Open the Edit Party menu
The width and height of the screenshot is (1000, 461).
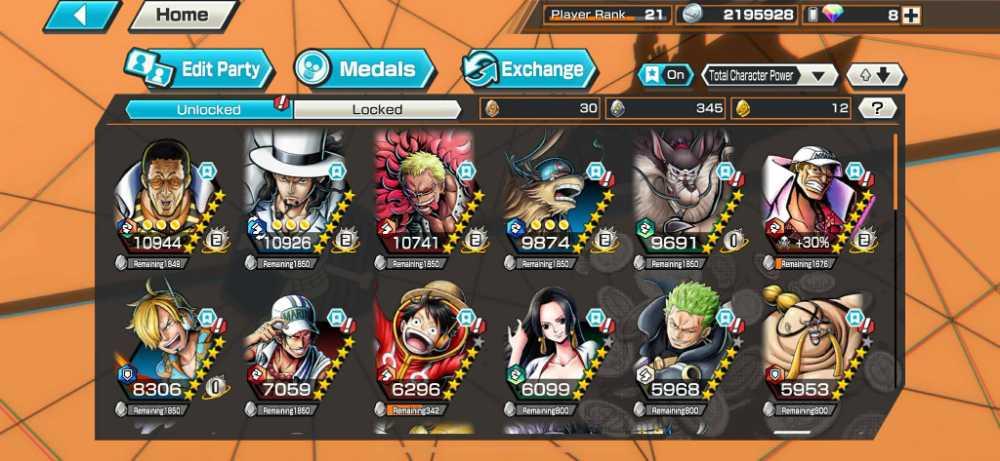[200, 69]
